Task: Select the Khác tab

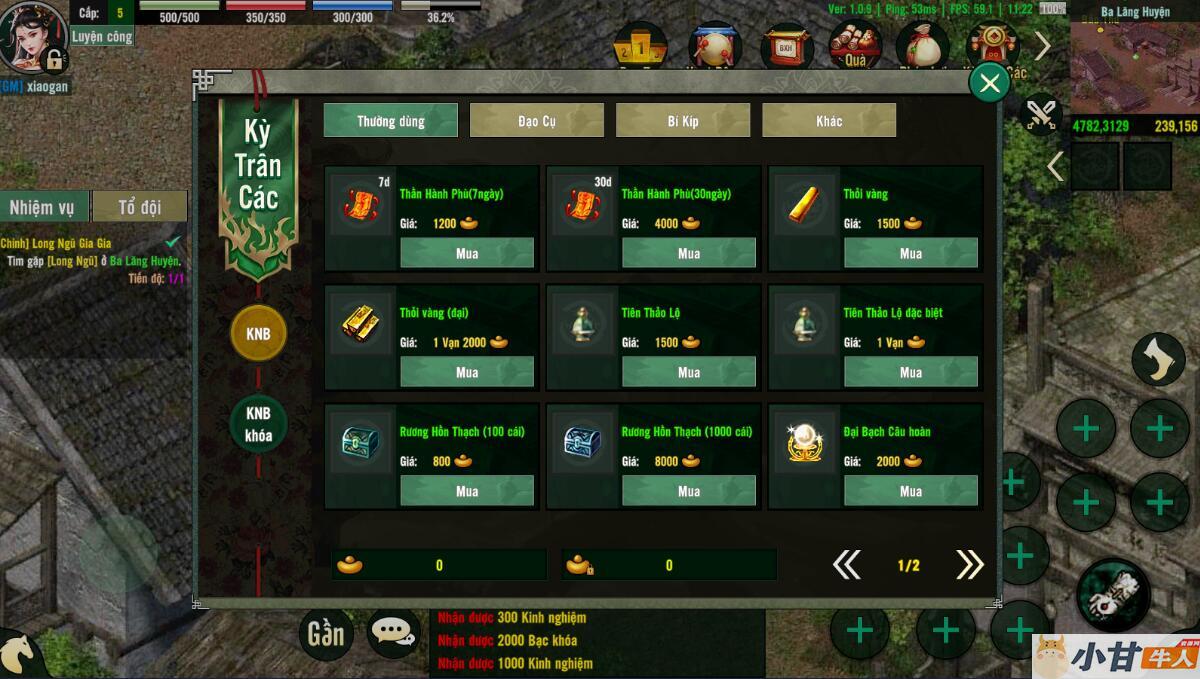Action: tap(829, 121)
